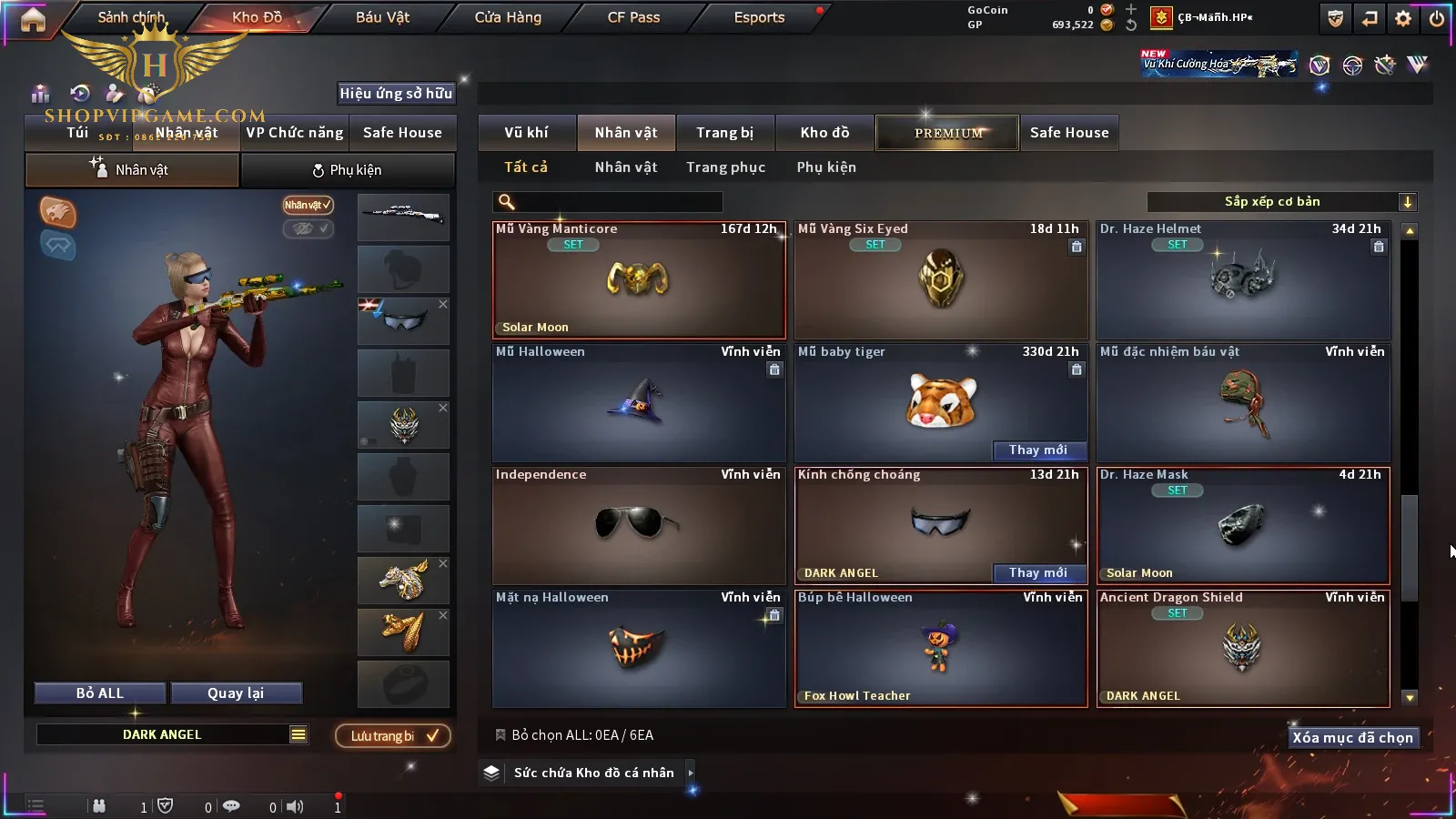Select the Ancient Dragon Shield item
1456x819 pixels.
coord(1243,648)
